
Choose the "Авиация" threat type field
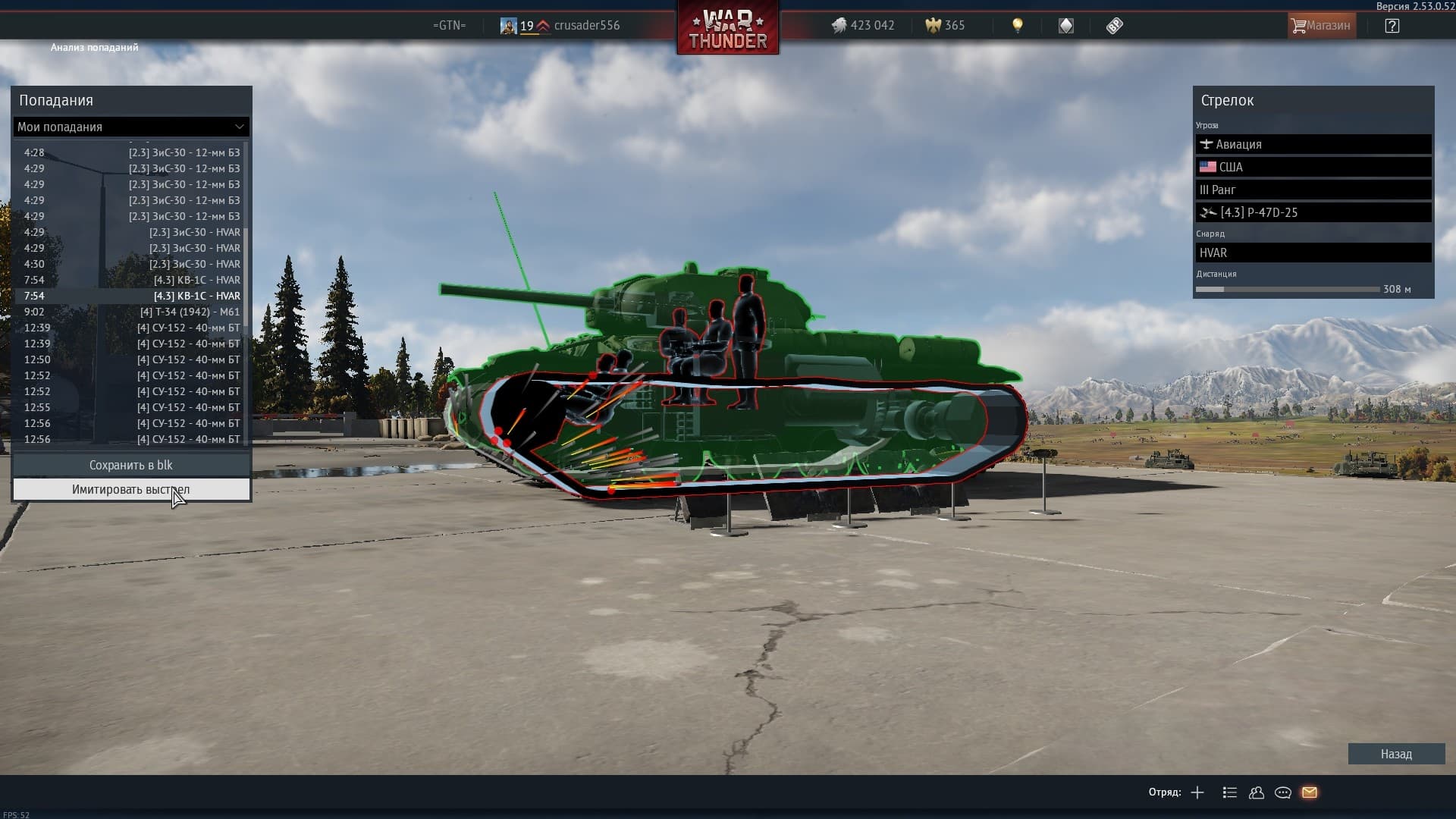click(x=1313, y=144)
